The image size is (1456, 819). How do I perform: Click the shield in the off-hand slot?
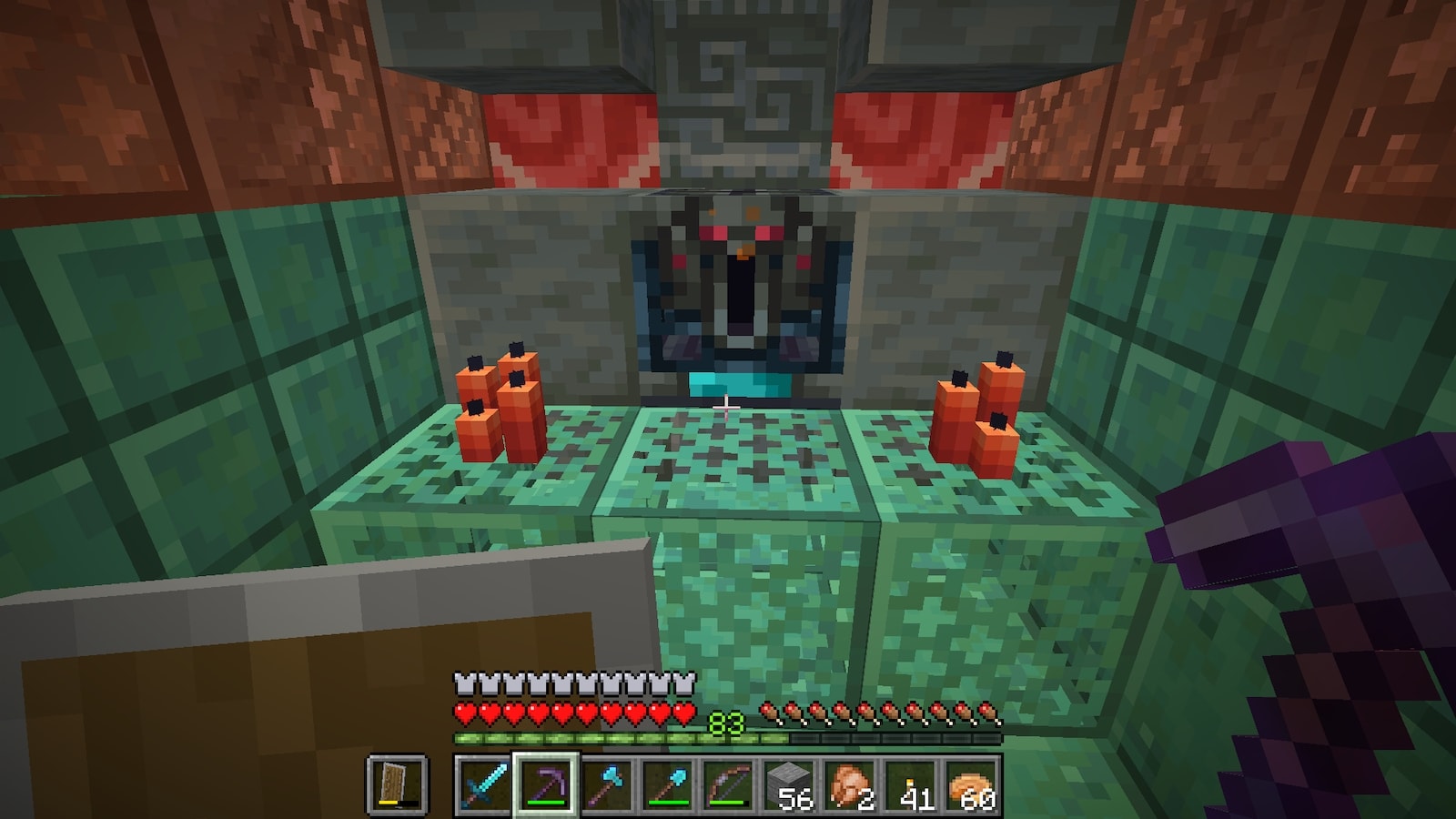397,784
